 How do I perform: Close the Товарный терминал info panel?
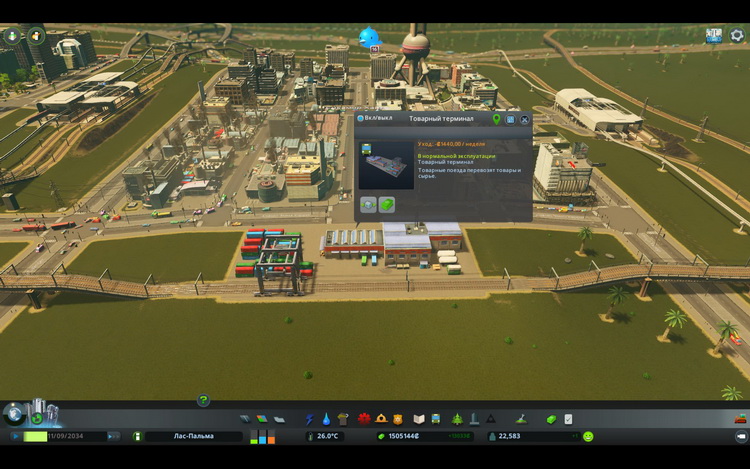point(524,119)
